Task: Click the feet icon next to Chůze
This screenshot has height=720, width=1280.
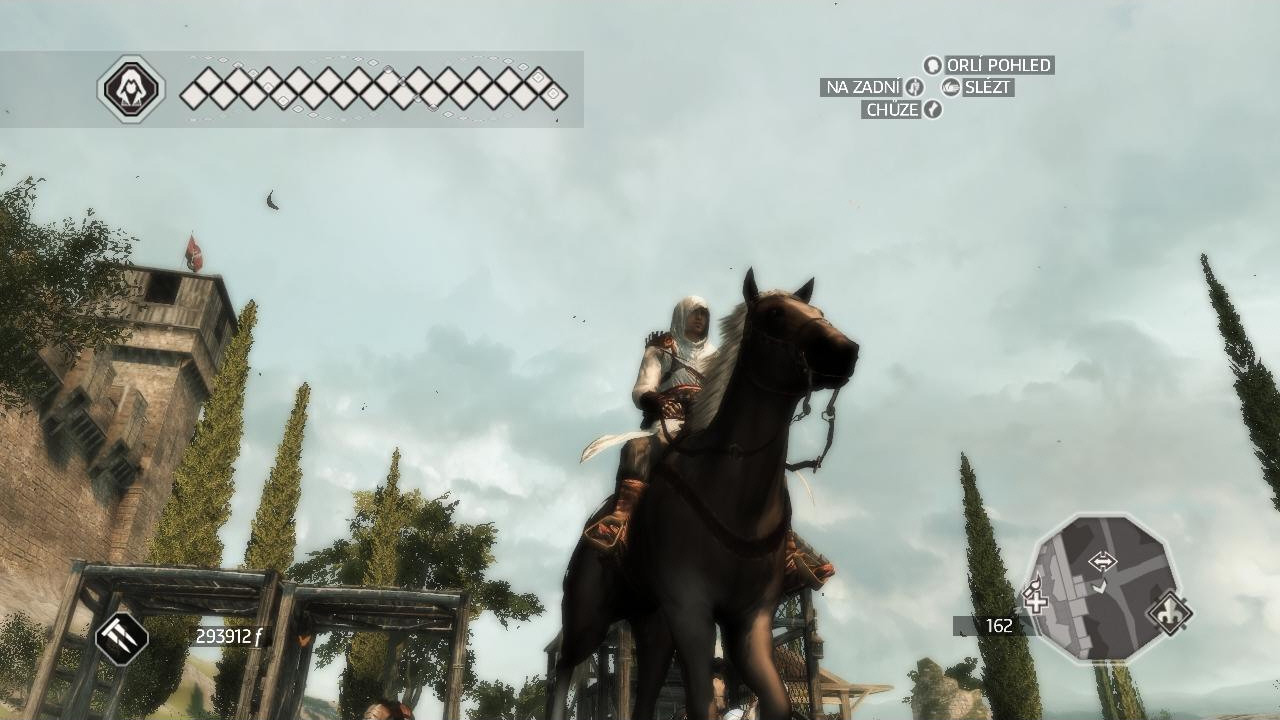Action: pos(932,108)
